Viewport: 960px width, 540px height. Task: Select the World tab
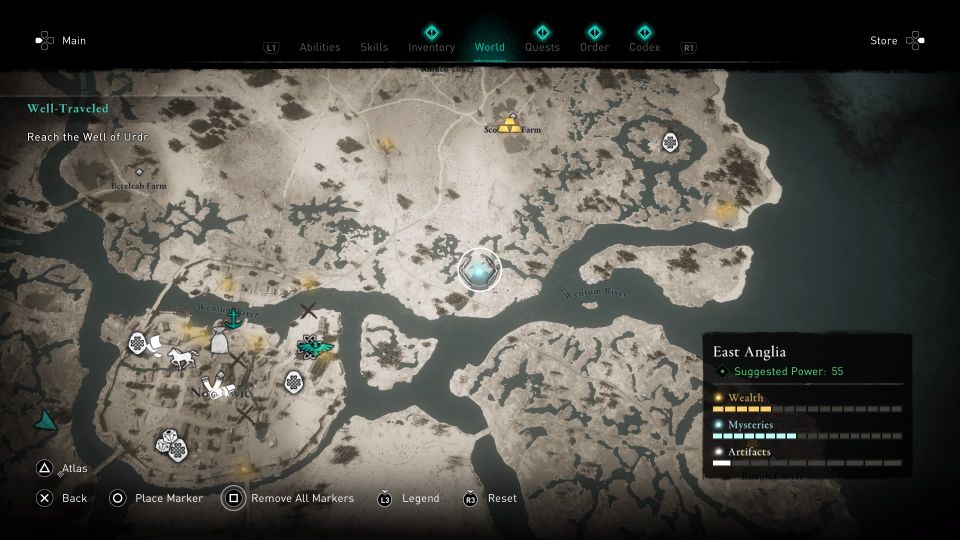click(x=490, y=47)
